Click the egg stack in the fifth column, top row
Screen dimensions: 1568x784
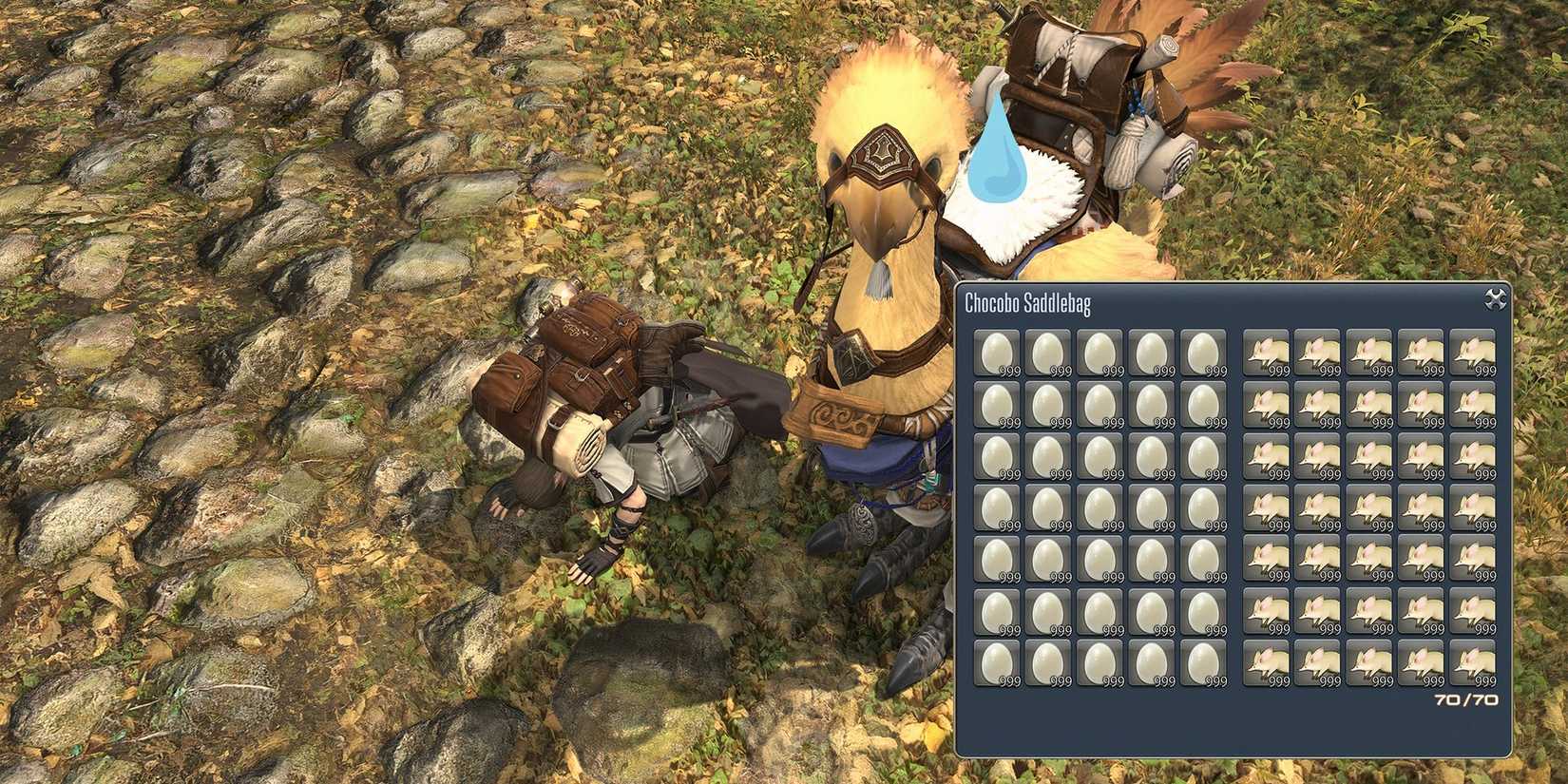click(x=1205, y=352)
